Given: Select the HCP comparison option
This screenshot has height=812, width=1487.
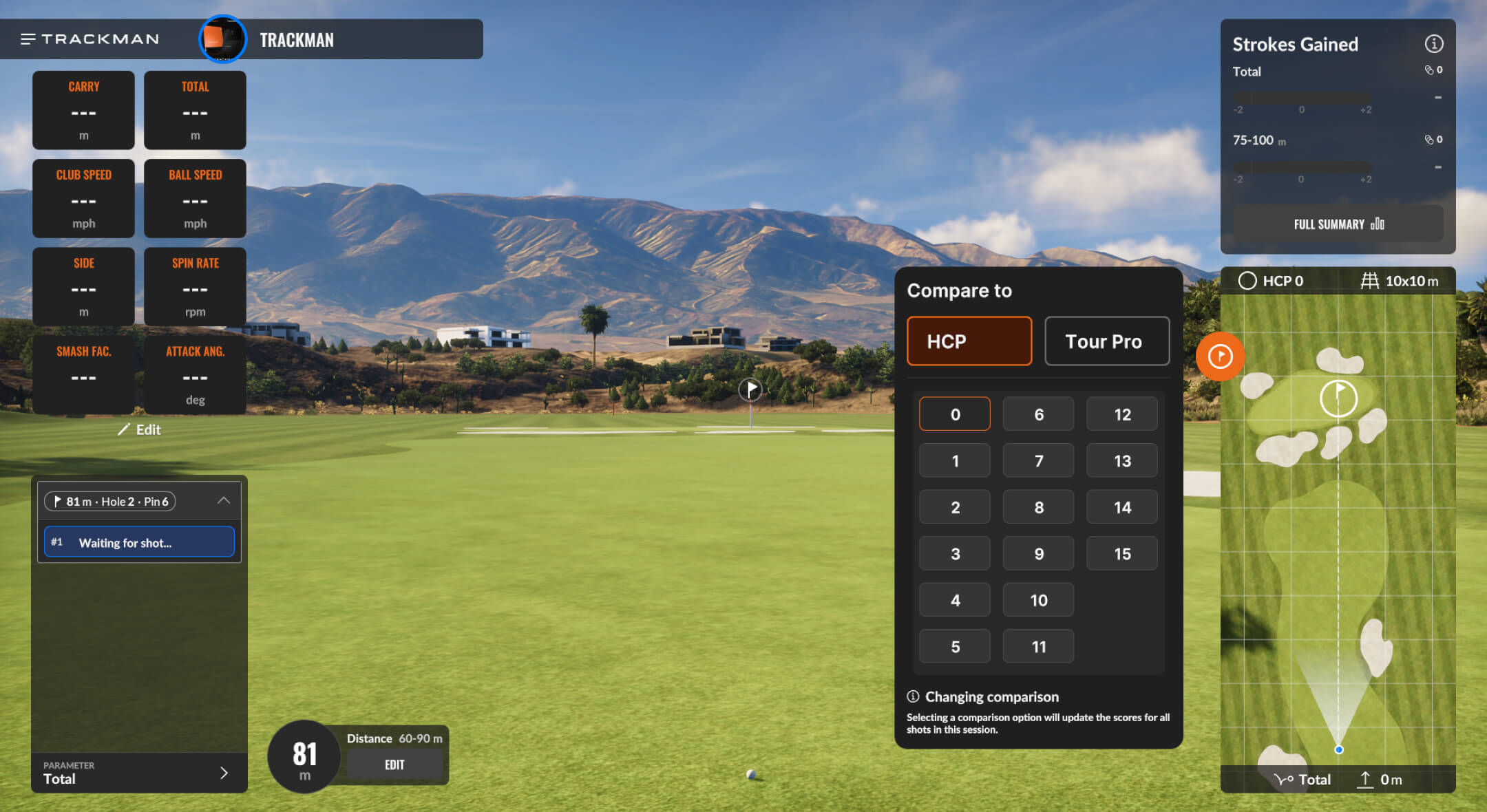Looking at the screenshot, I should coord(969,341).
